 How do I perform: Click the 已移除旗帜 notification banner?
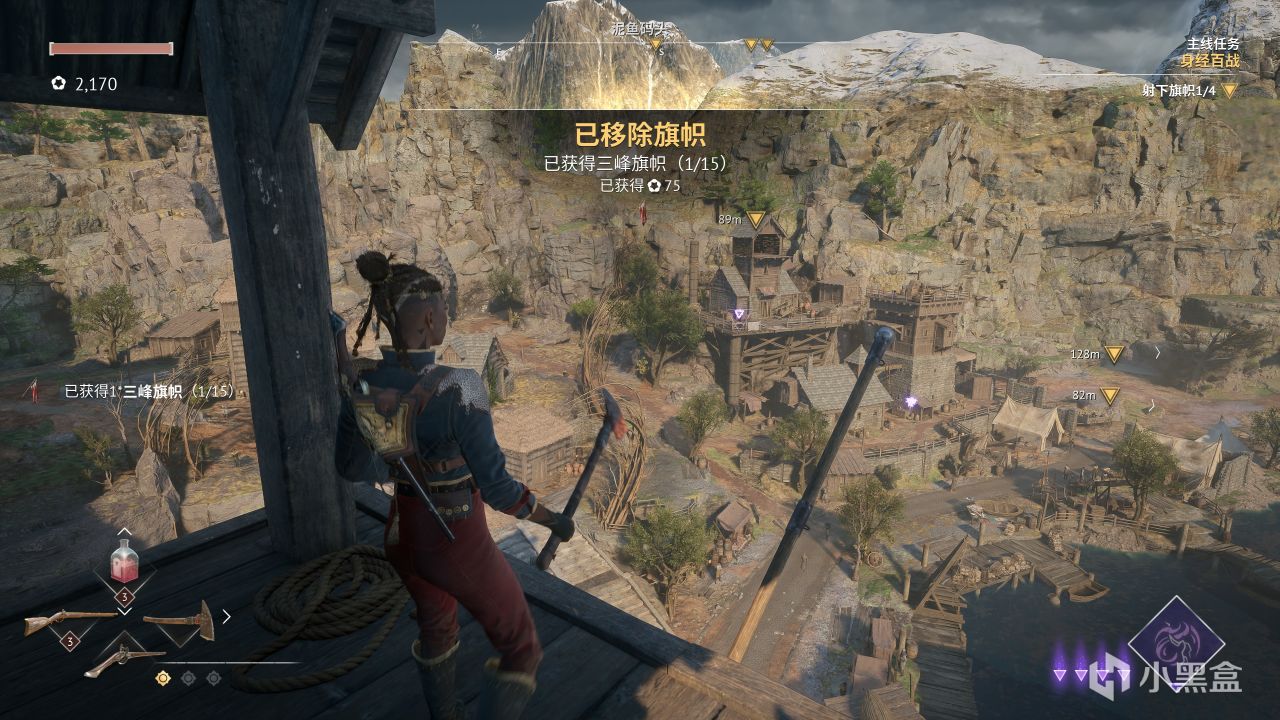pyautogui.click(x=639, y=136)
